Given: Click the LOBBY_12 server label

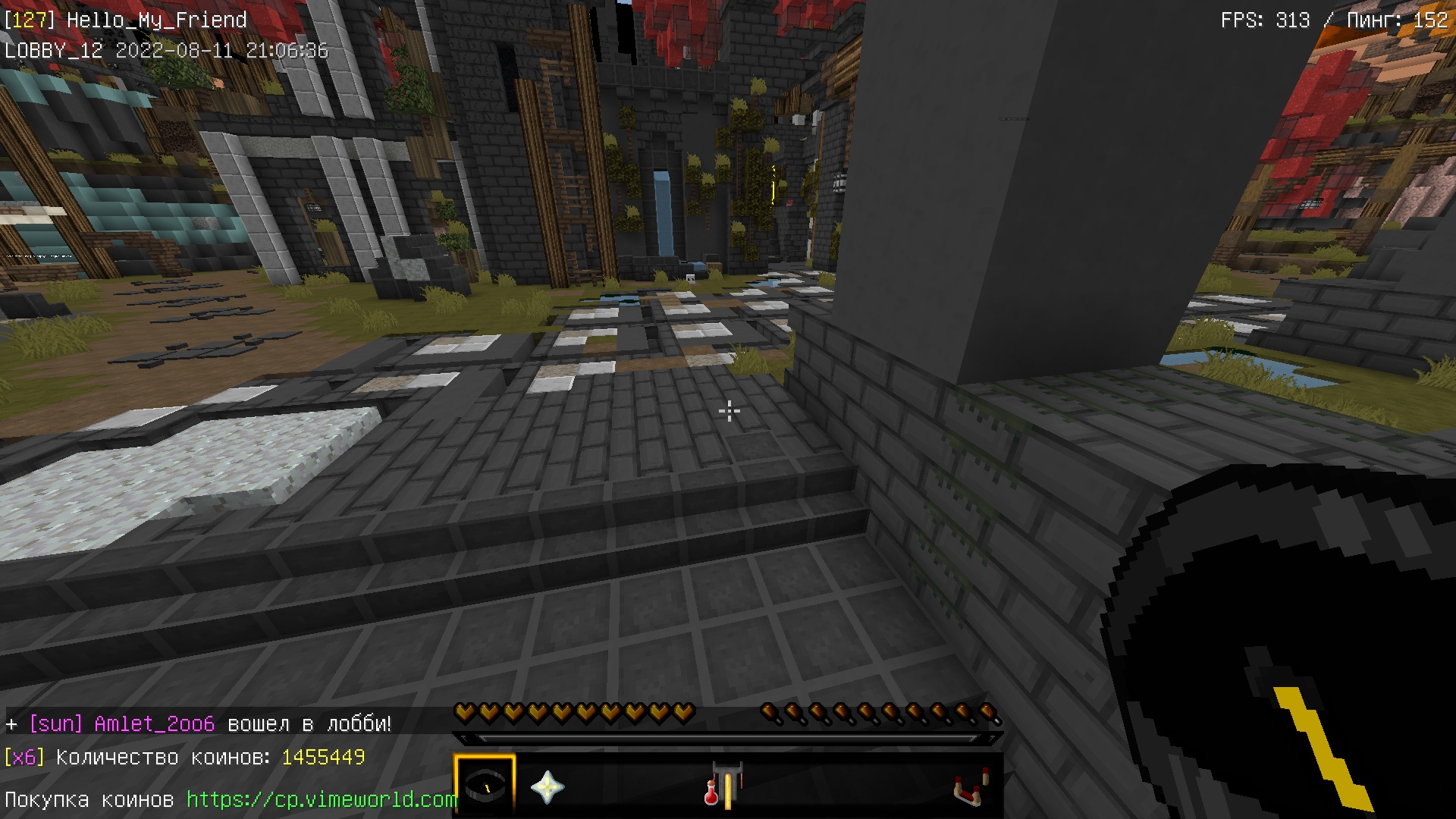Looking at the screenshot, I should click(52, 50).
